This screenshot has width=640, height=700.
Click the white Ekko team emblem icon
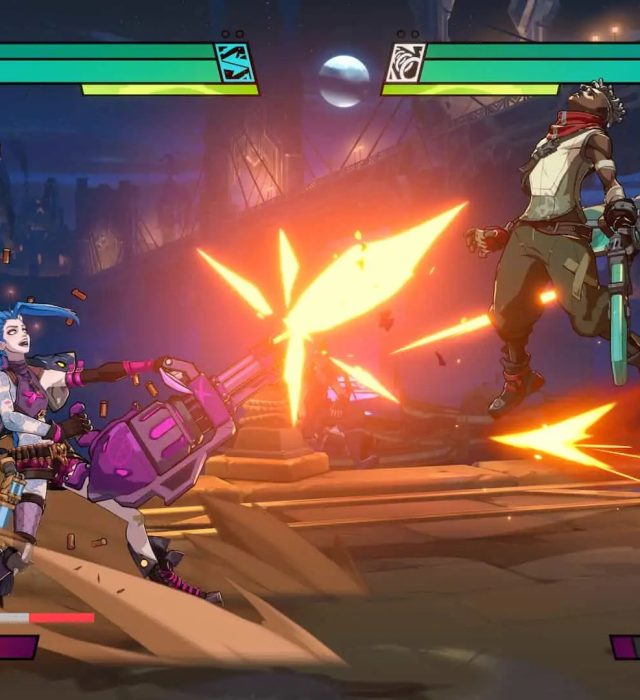click(x=406, y=62)
